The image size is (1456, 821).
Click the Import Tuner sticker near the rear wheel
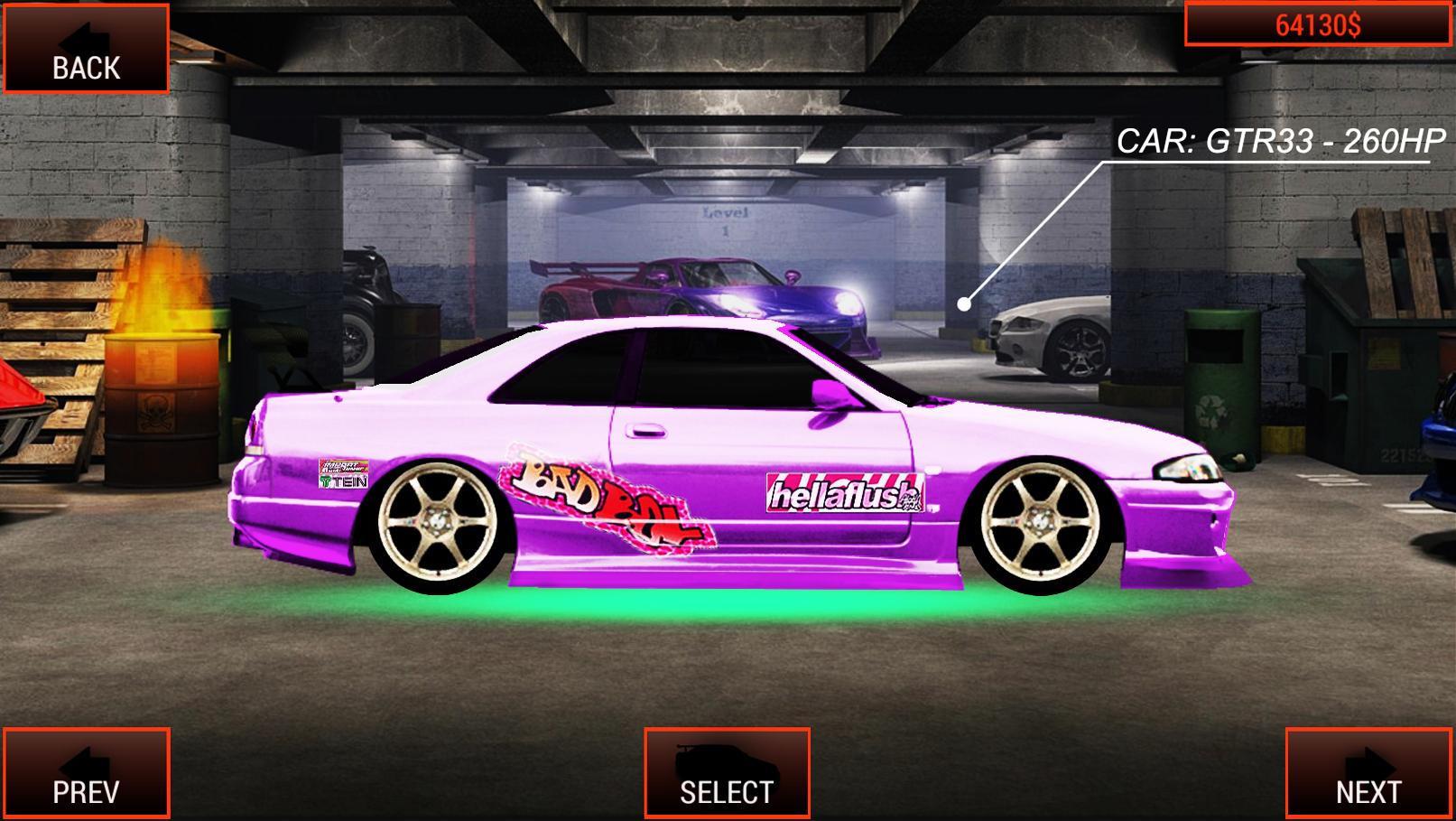[343, 466]
